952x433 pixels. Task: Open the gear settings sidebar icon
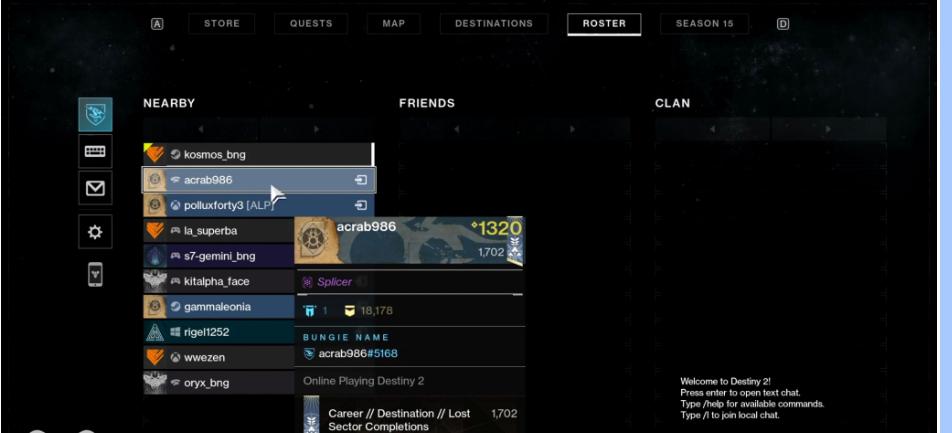96,231
